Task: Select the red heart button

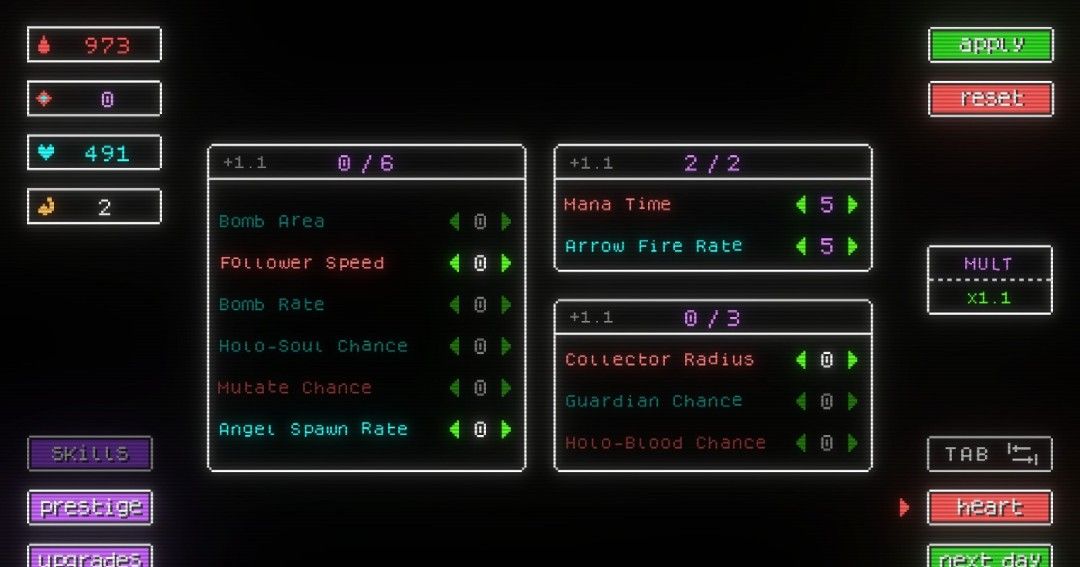Action: tap(990, 507)
